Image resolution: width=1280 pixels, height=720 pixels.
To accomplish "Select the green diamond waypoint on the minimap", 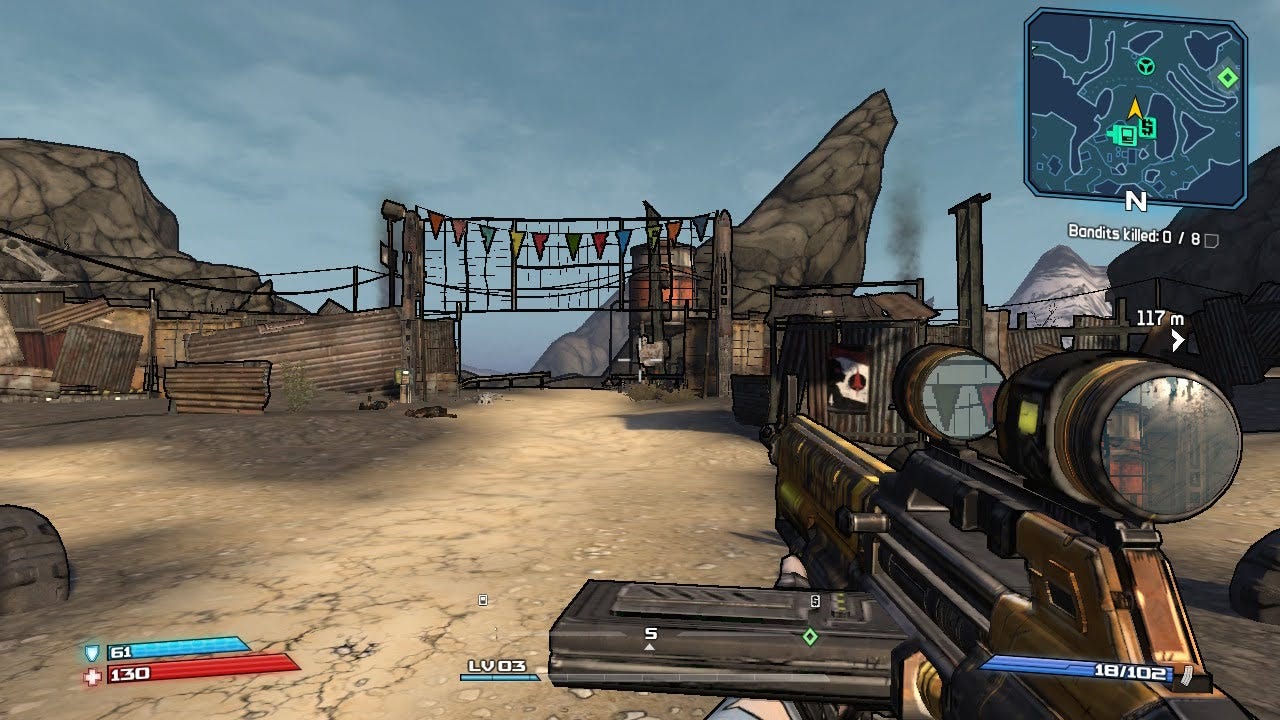I will coord(1227,77).
